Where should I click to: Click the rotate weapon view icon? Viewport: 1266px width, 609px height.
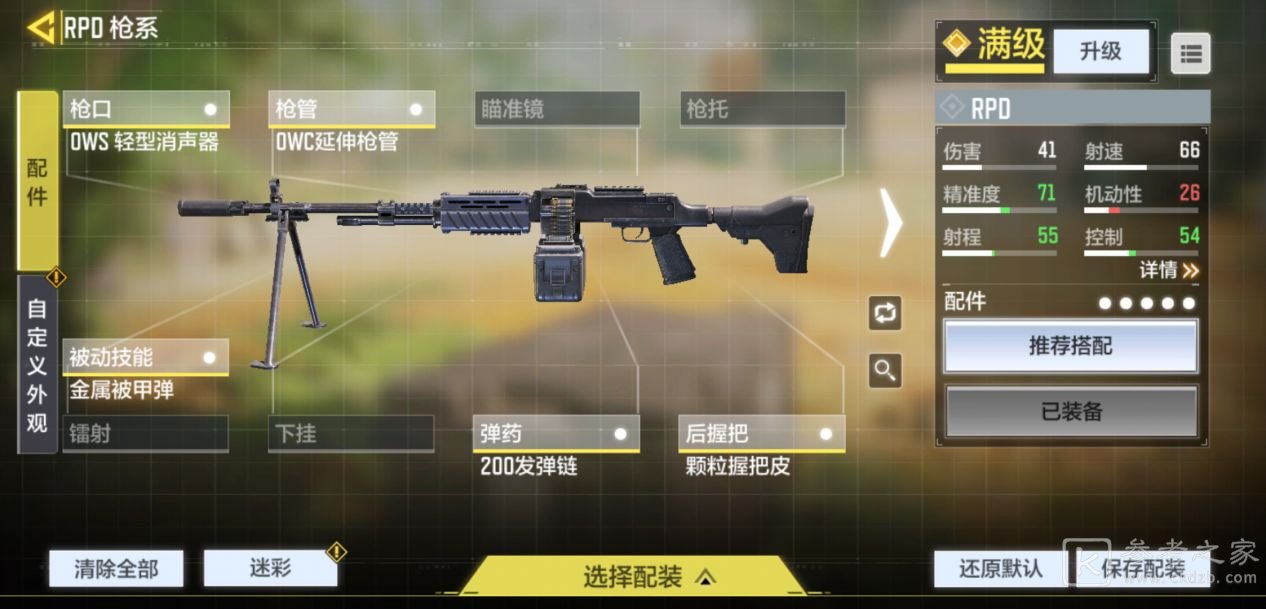point(885,313)
